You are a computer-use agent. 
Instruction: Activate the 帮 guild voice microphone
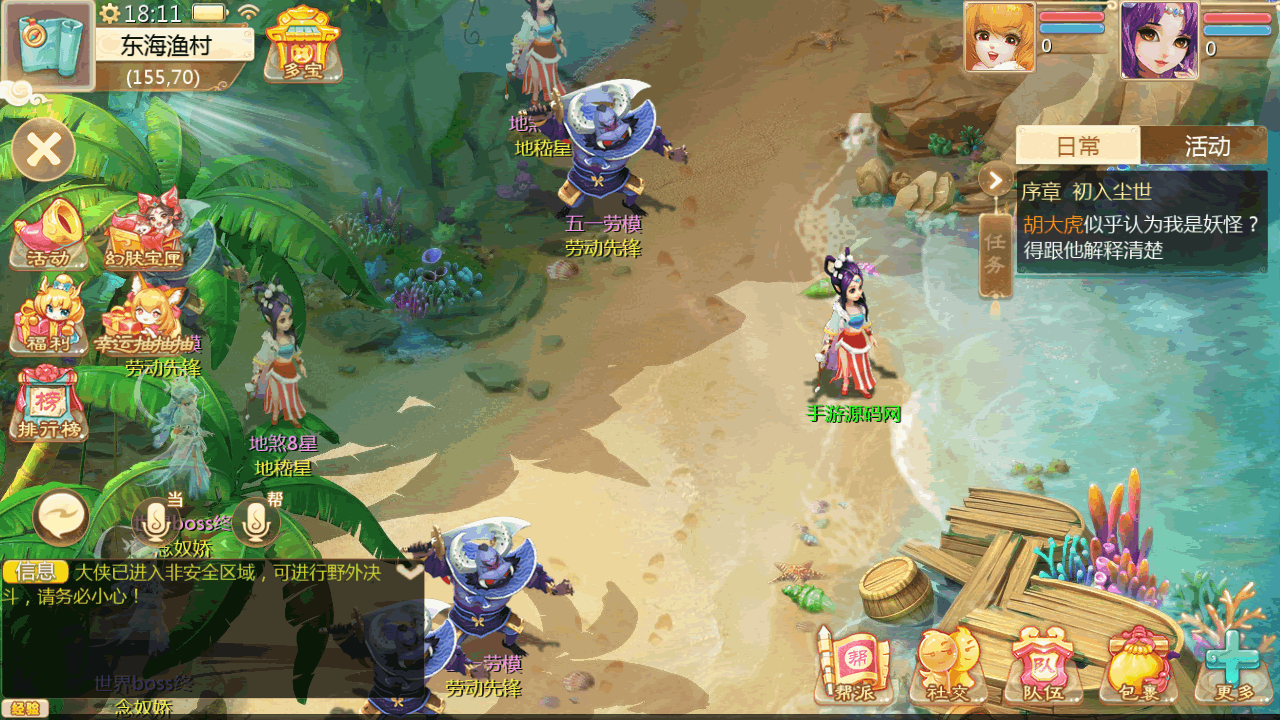coord(256,520)
